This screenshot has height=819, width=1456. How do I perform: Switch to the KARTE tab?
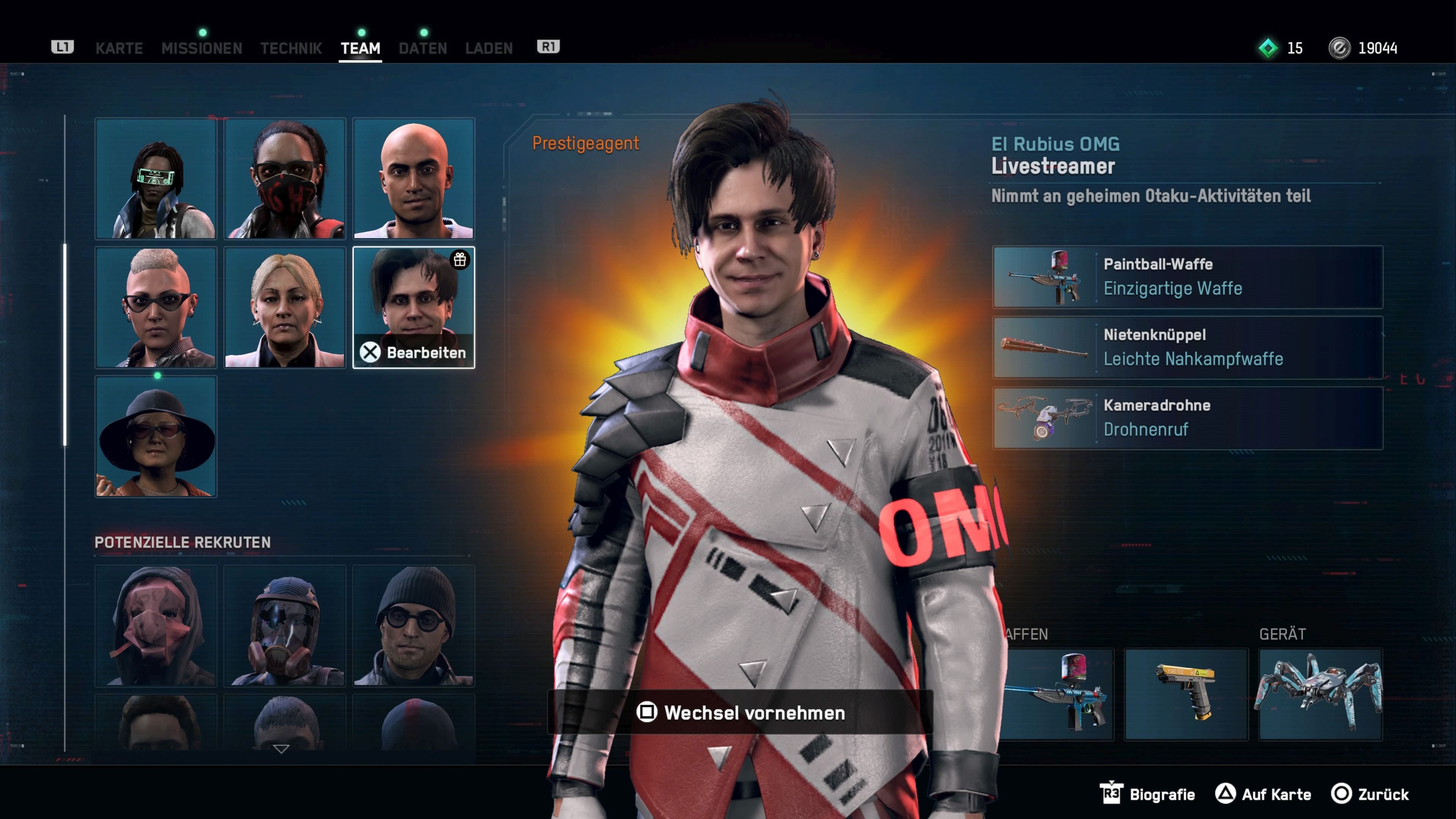coord(119,48)
